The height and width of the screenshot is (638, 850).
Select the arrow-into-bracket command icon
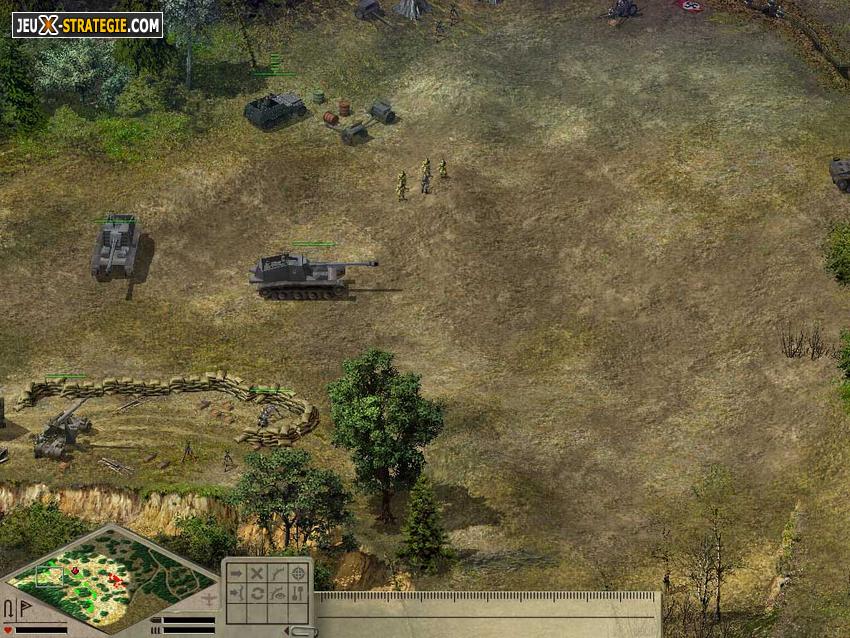[x=236, y=594]
